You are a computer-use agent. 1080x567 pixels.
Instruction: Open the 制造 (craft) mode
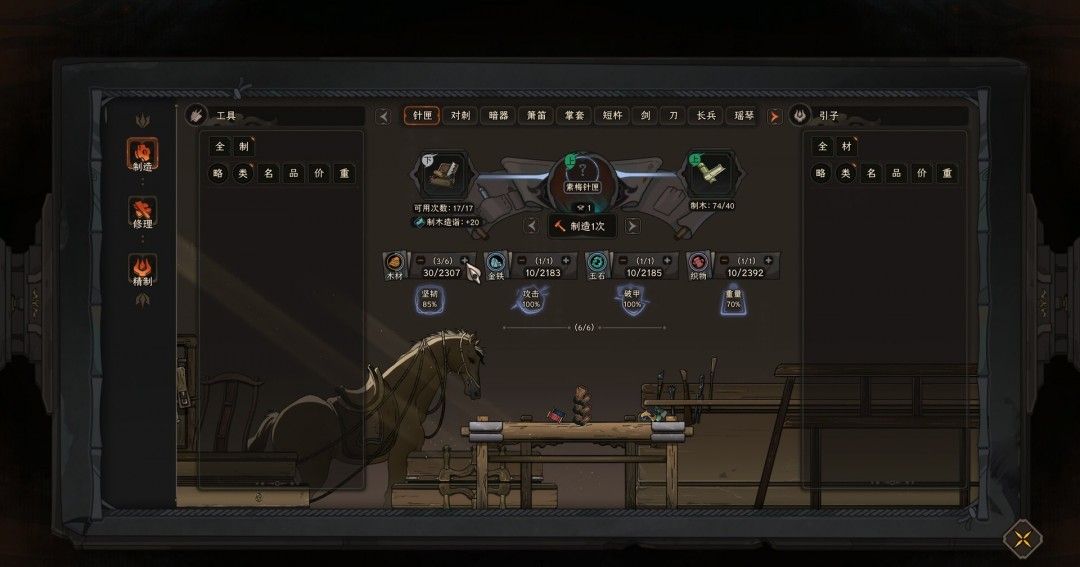(142, 154)
